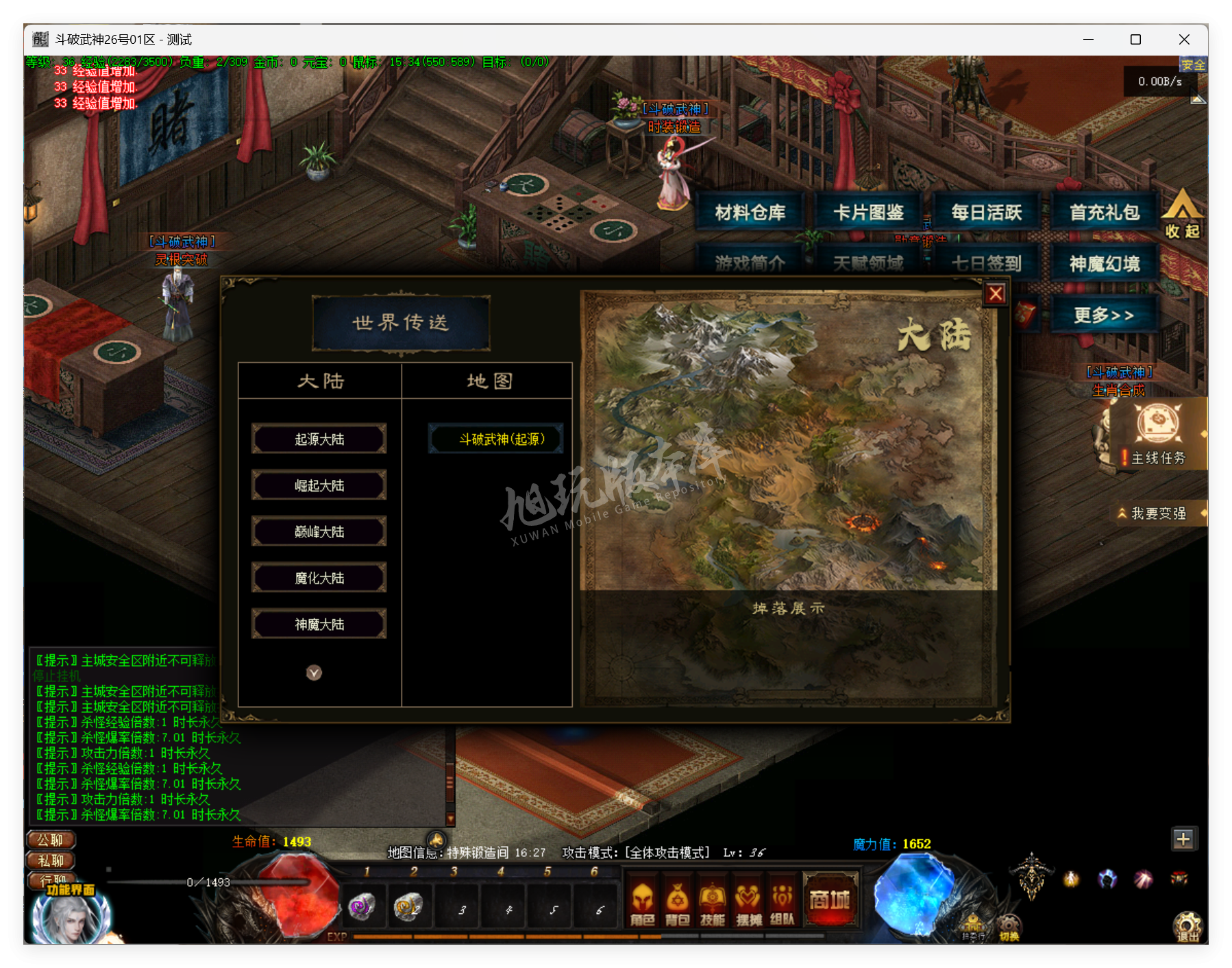Viewport: 1232px width, 968px height.
Task: Click the down arrow below the continent list
Action: pyautogui.click(x=315, y=673)
